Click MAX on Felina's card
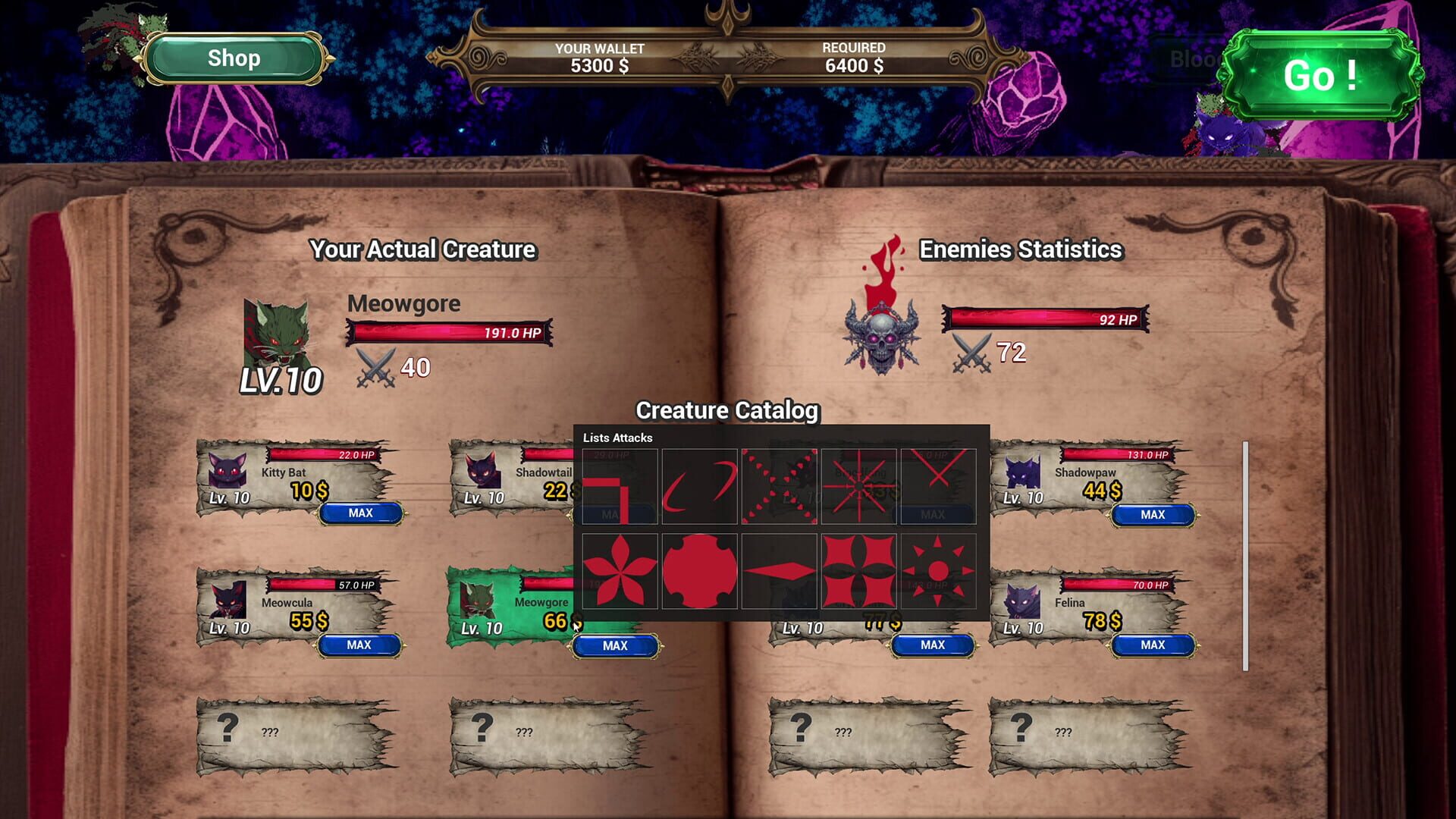This screenshot has height=819, width=1456. pyautogui.click(x=1152, y=645)
